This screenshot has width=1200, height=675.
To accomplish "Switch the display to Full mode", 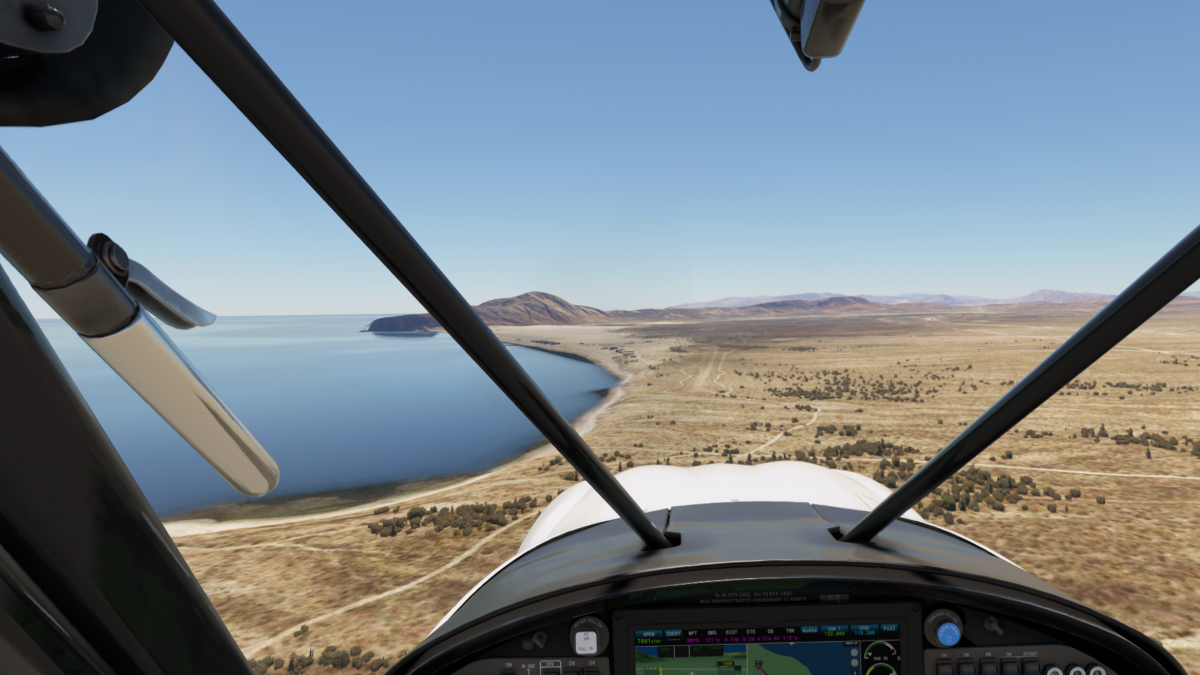I will point(889,630).
